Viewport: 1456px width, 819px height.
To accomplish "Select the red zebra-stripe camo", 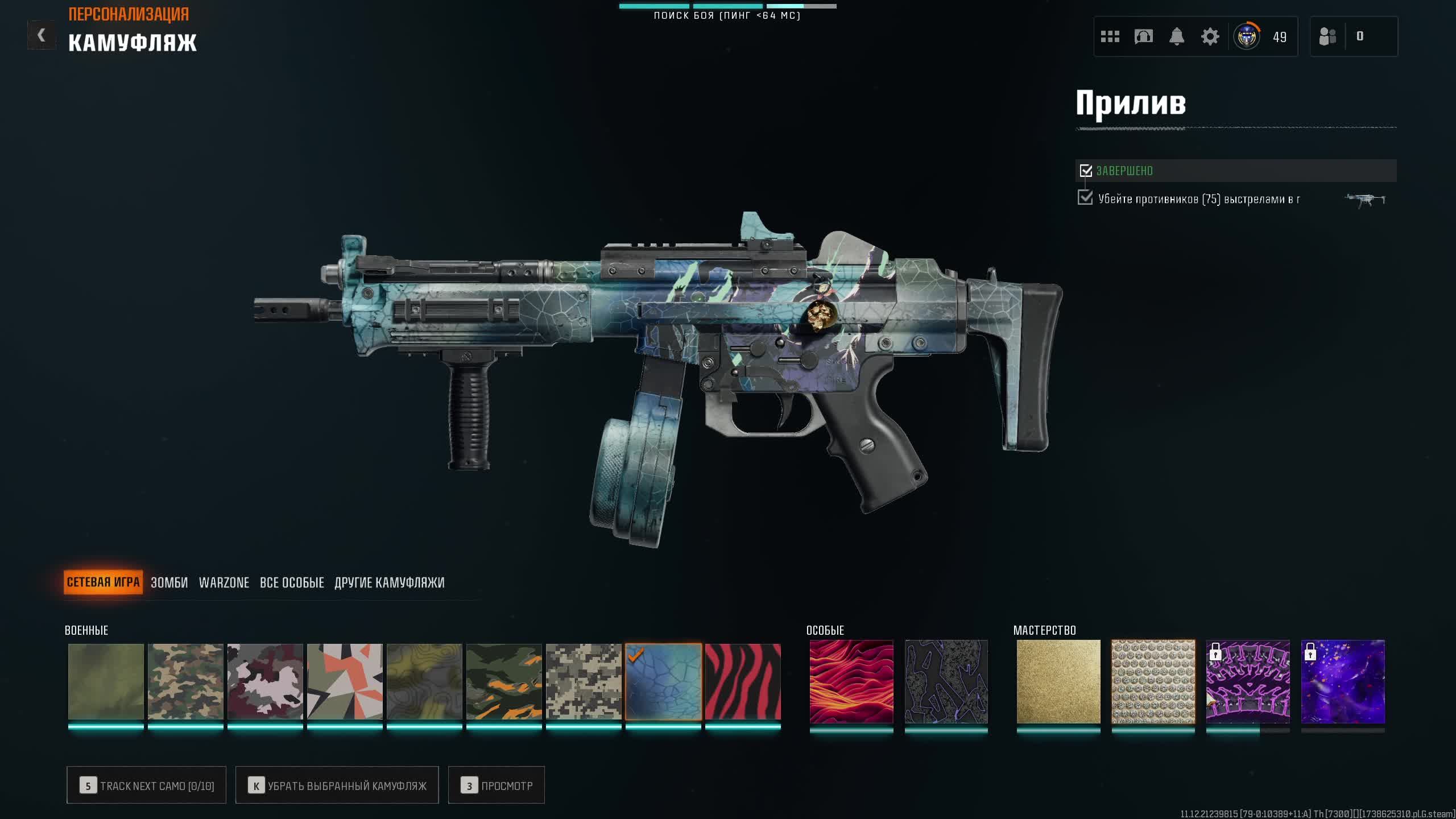I will [x=743, y=681].
